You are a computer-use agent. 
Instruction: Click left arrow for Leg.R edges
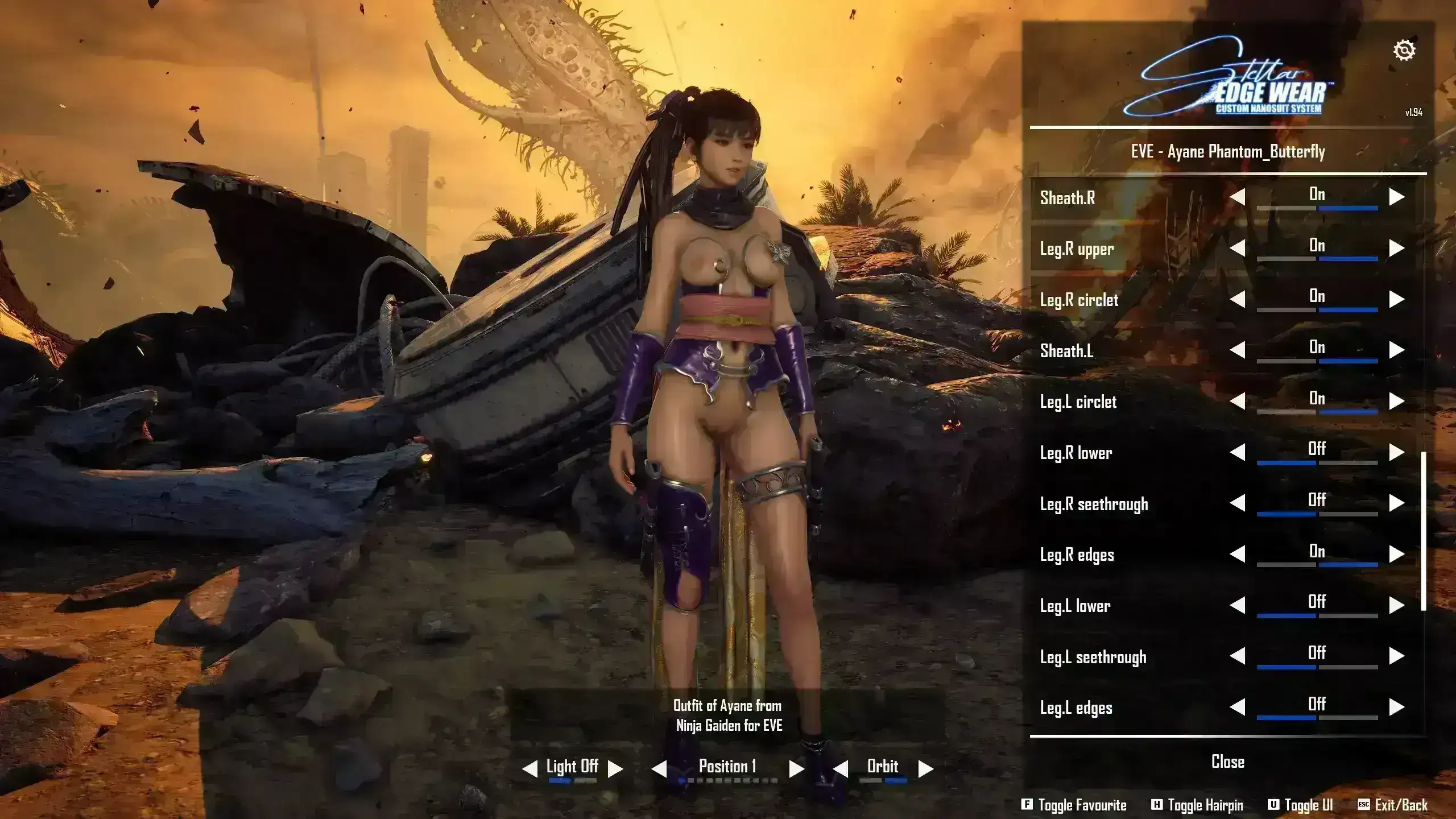coord(1238,554)
